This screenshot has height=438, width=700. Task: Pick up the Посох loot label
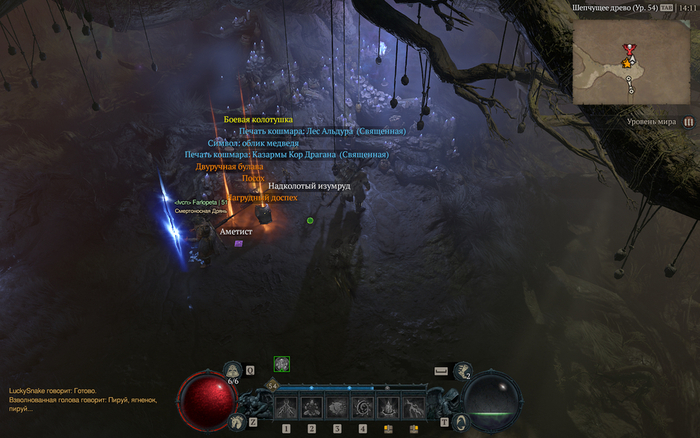click(253, 178)
